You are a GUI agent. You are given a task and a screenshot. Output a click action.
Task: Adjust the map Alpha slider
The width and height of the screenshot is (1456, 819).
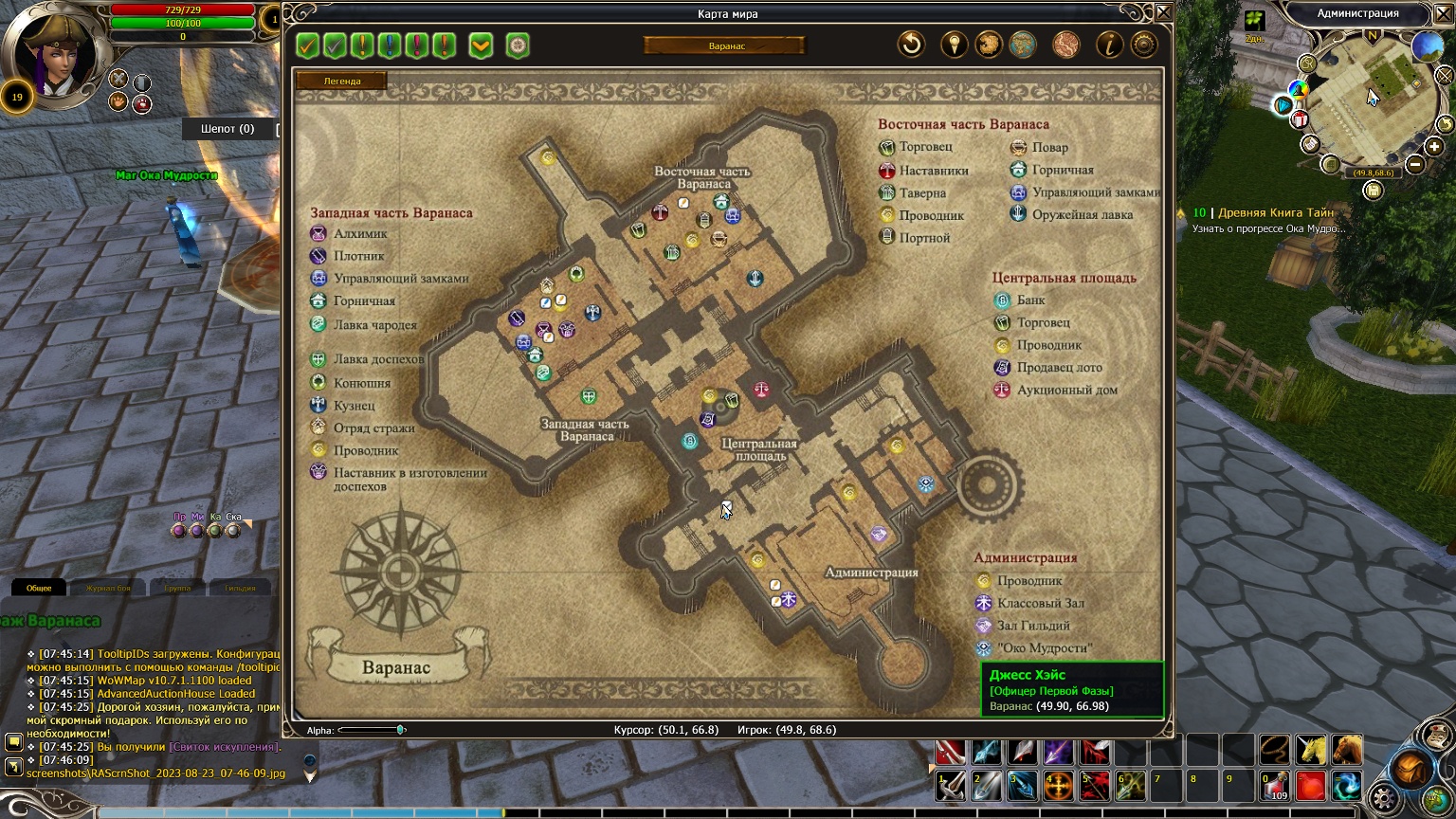tap(400, 730)
